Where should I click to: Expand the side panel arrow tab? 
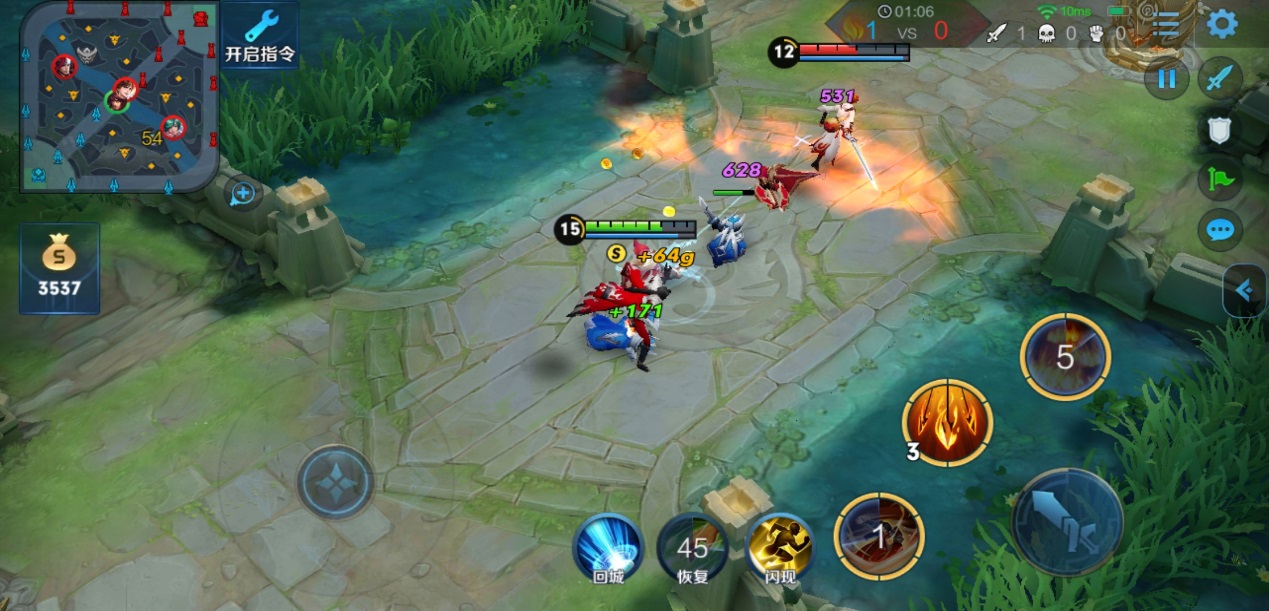click(1245, 290)
